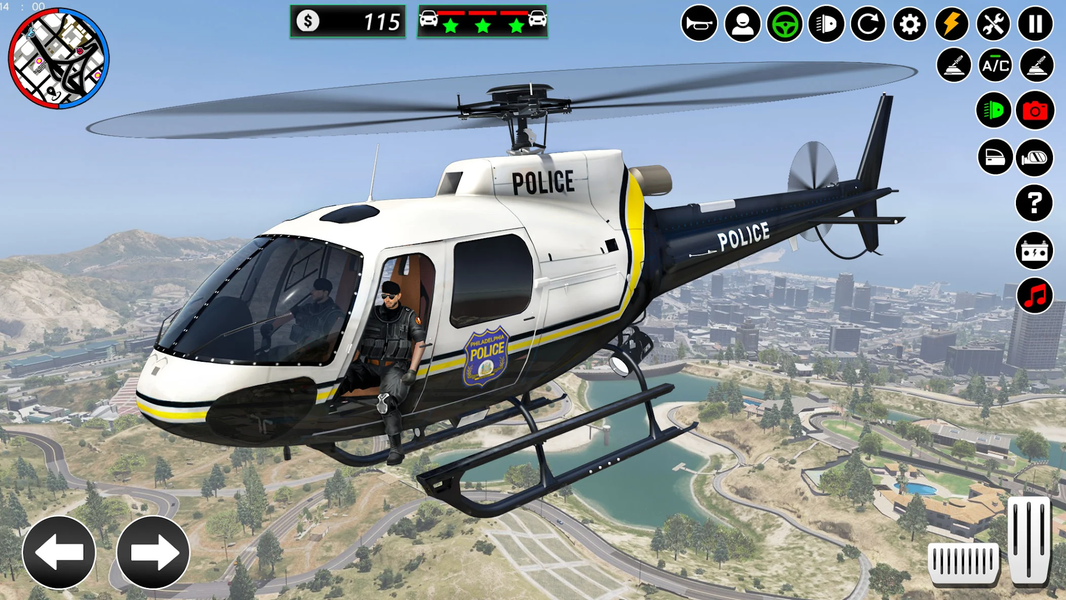Steer right with the right arrow
Image resolution: width=1066 pixels, height=600 pixels.
click(x=153, y=552)
